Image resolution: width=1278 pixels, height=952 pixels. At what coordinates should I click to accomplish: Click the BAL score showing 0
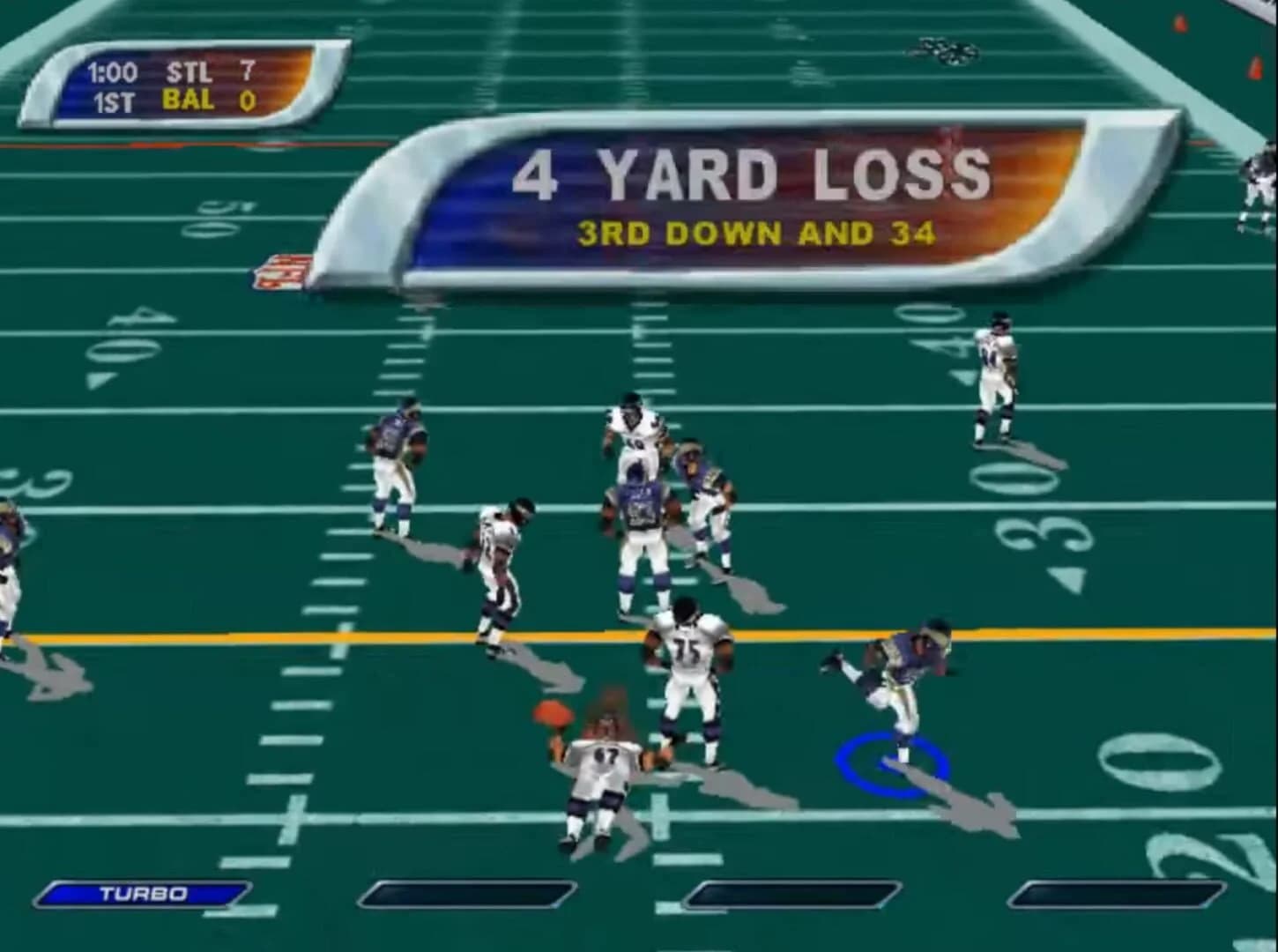(248, 100)
